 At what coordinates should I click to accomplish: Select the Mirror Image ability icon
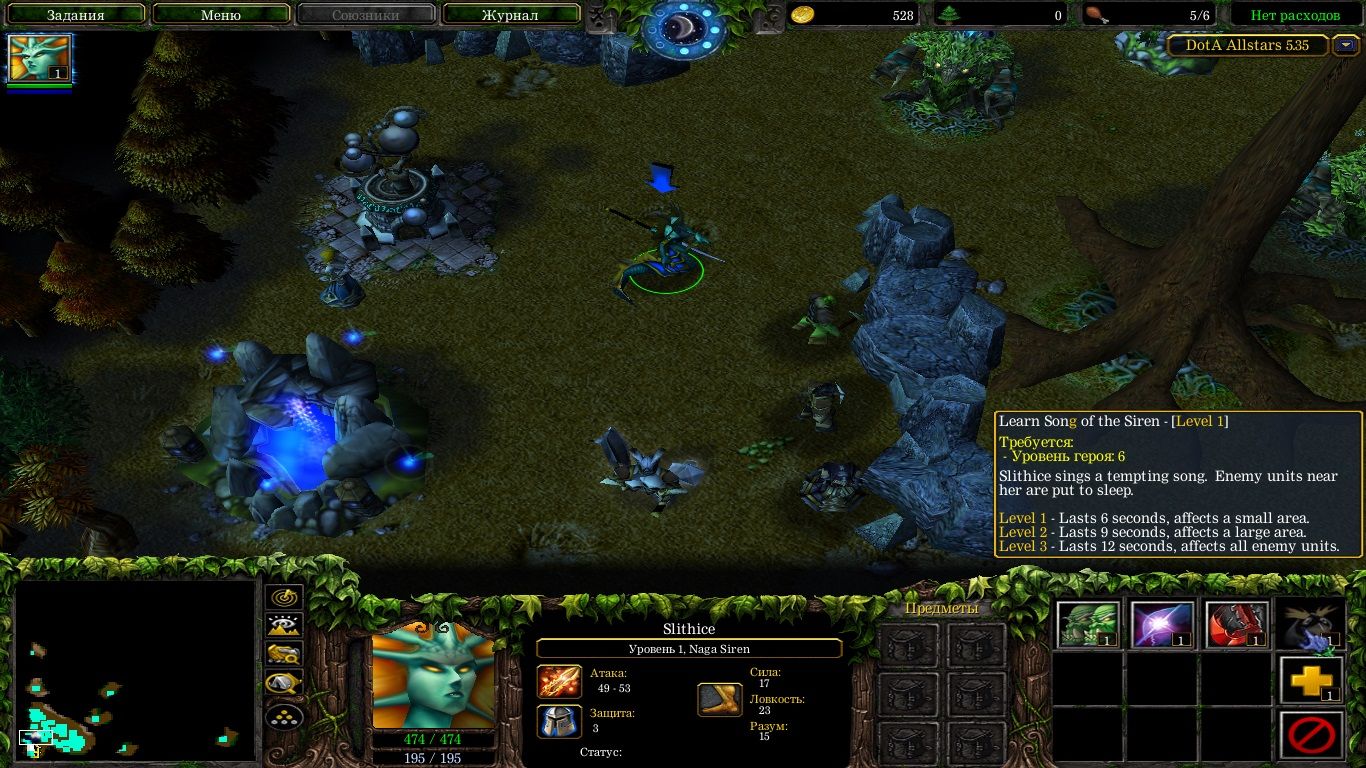pos(1087,623)
